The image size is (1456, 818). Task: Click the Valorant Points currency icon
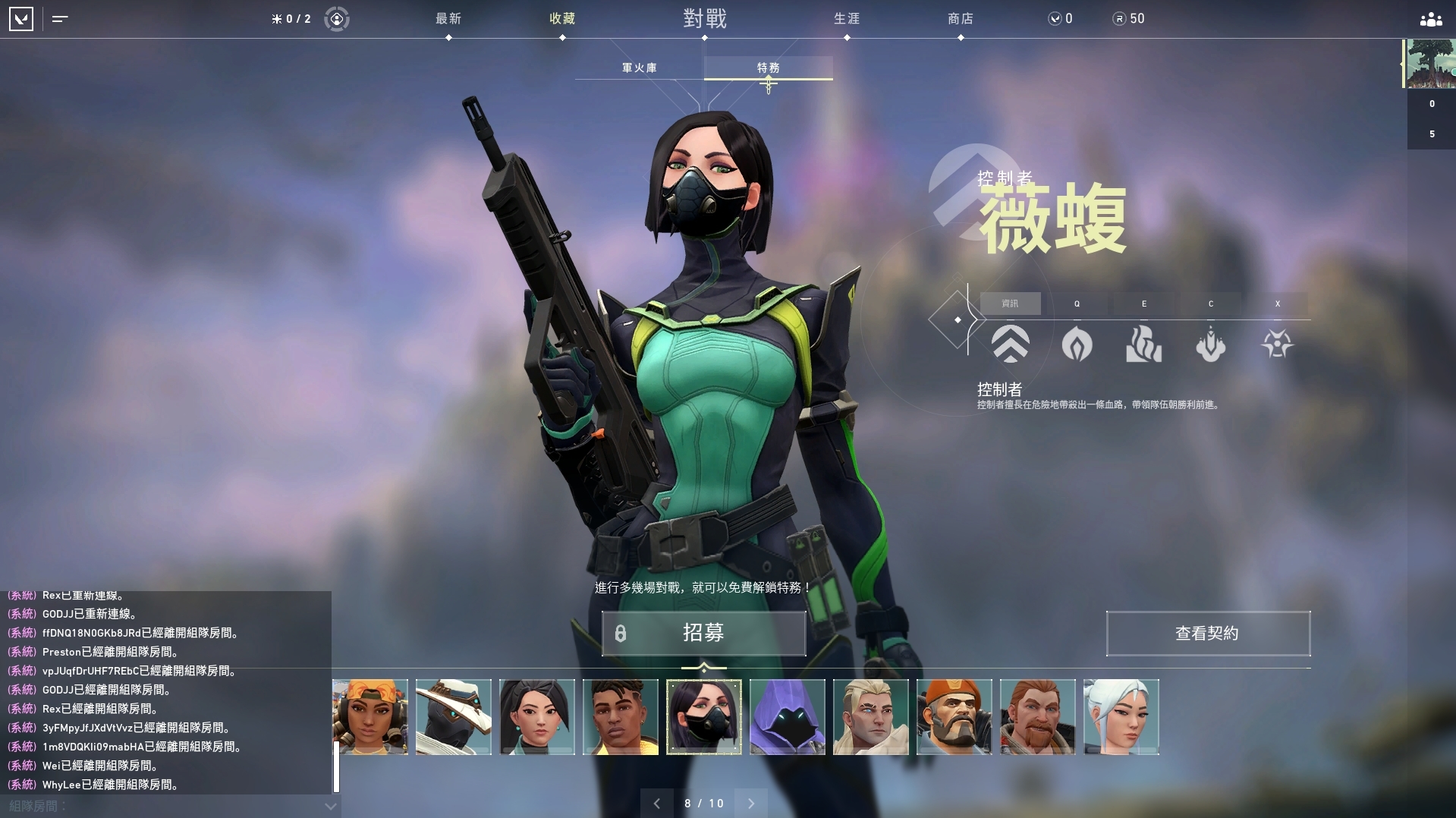[x=1055, y=18]
